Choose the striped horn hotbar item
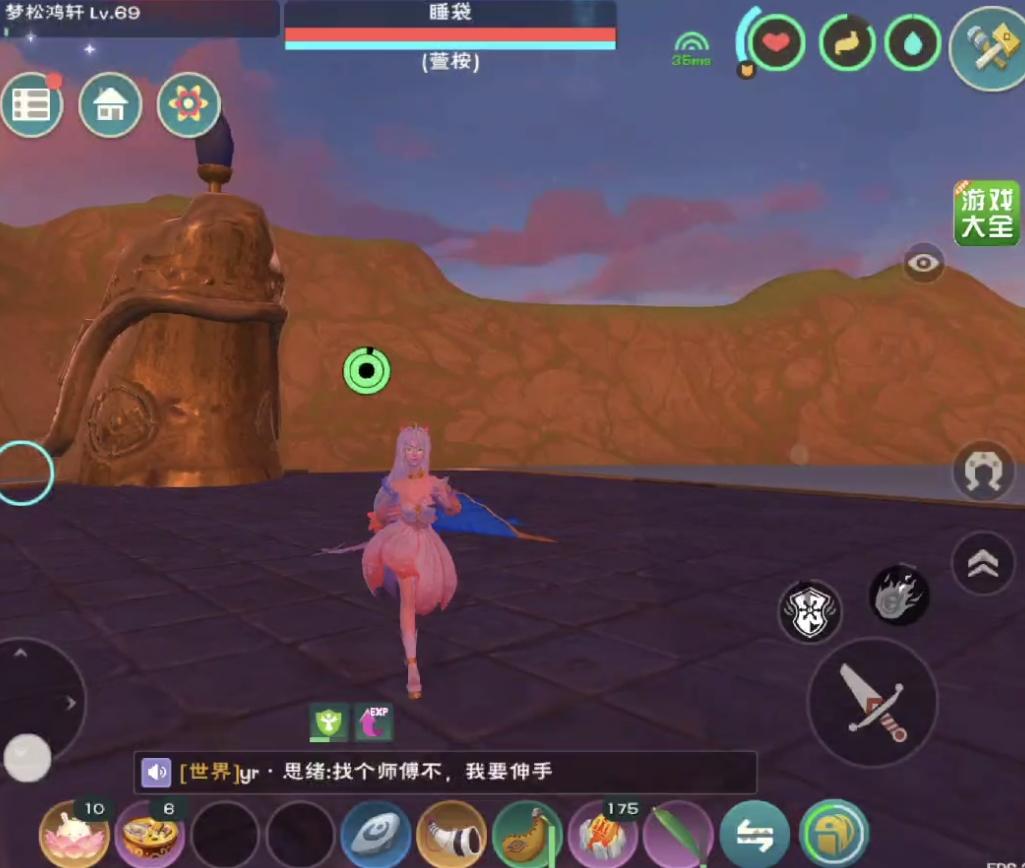 [x=452, y=835]
